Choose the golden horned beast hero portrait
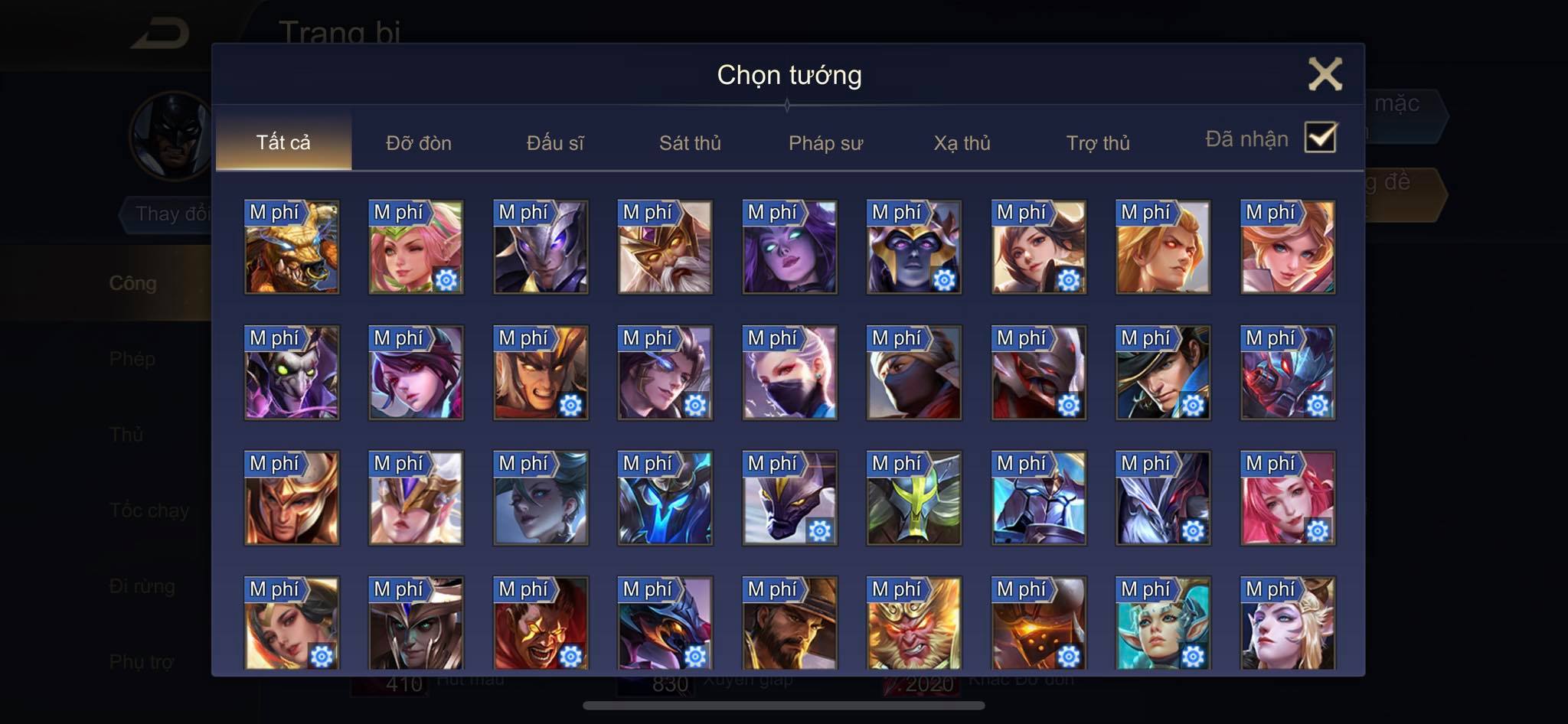The width and height of the screenshot is (1568, 724). [292, 247]
